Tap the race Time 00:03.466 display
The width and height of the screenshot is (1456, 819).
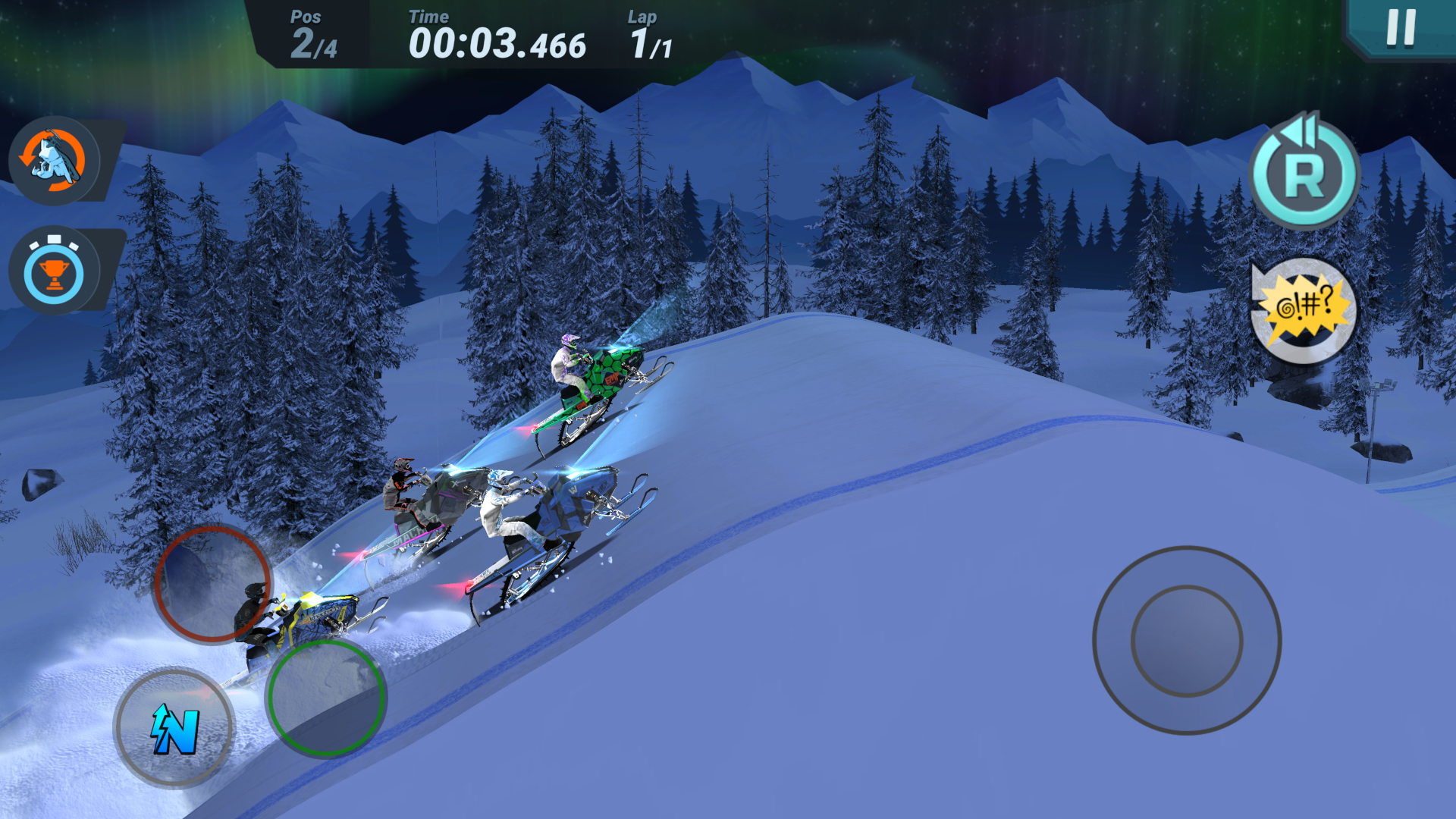pos(497,43)
